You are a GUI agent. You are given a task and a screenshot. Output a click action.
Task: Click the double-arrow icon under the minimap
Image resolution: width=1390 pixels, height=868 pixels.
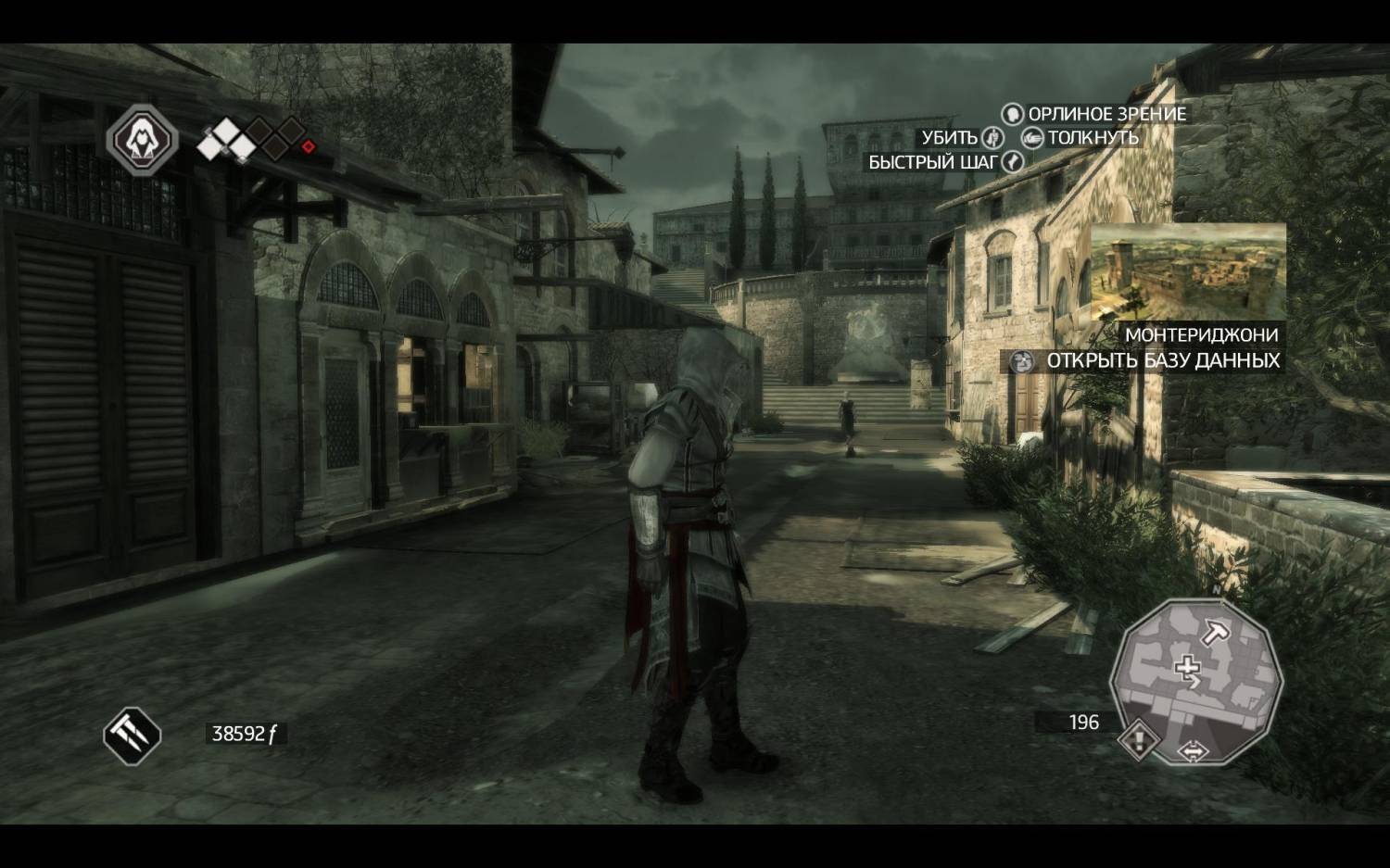pyautogui.click(x=1193, y=751)
